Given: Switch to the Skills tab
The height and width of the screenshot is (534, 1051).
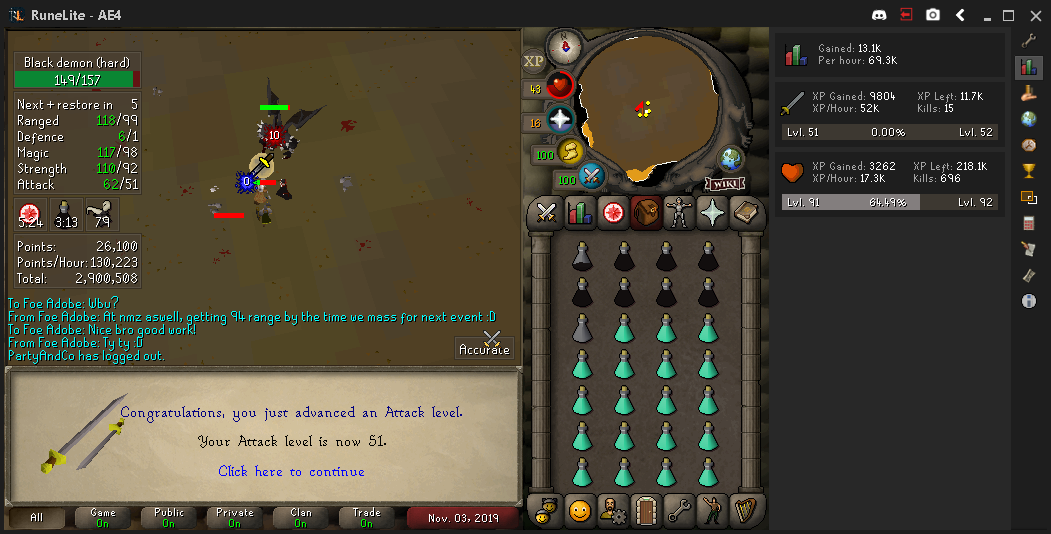Looking at the screenshot, I should click(579, 213).
